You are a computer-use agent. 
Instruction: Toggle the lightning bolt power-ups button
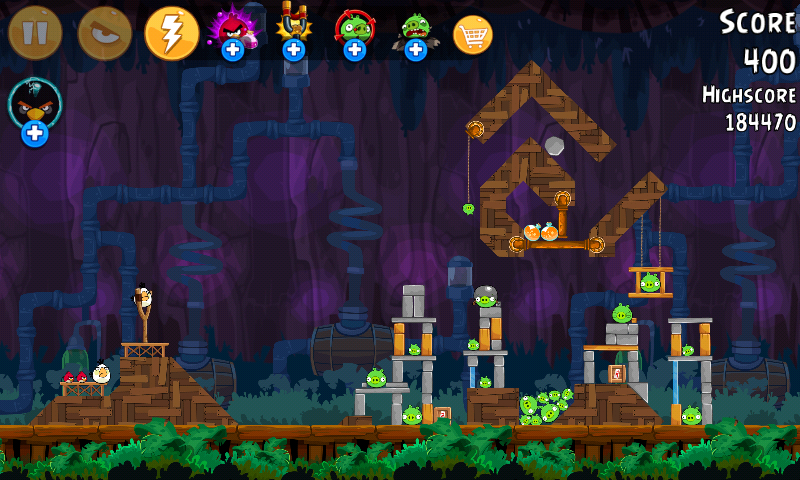click(172, 33)
